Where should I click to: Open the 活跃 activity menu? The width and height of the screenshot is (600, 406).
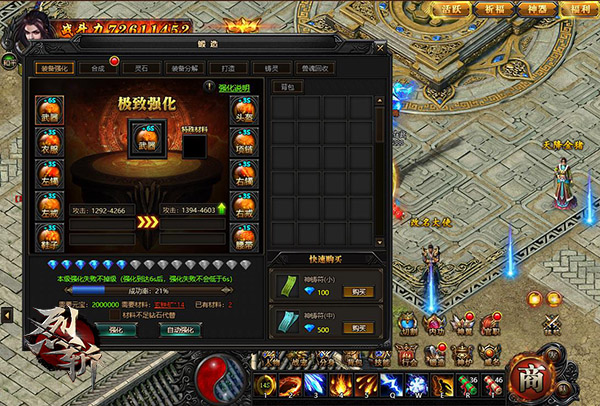point(453,10)
